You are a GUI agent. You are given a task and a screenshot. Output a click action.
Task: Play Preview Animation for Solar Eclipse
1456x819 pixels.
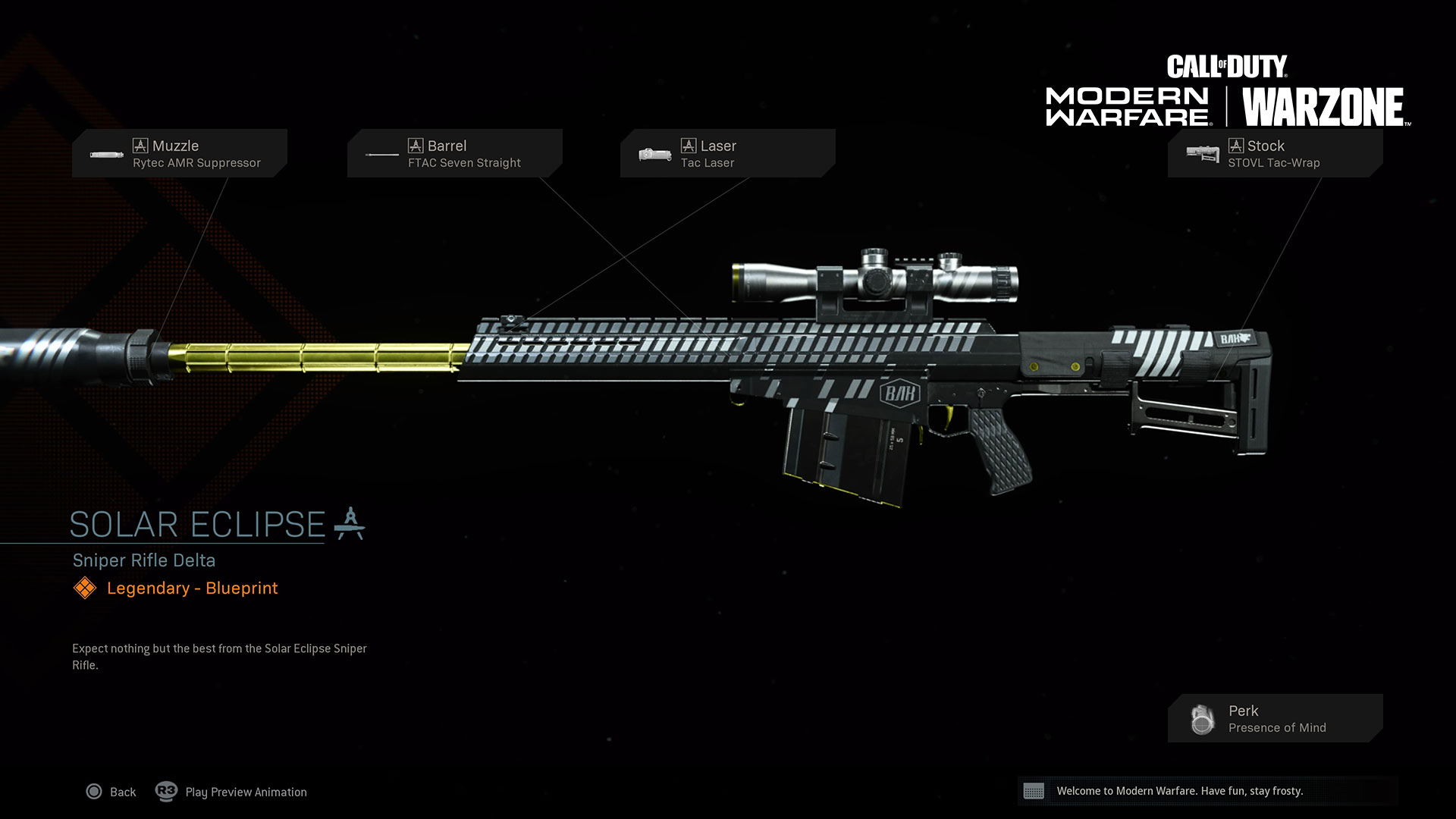(232, 792)
